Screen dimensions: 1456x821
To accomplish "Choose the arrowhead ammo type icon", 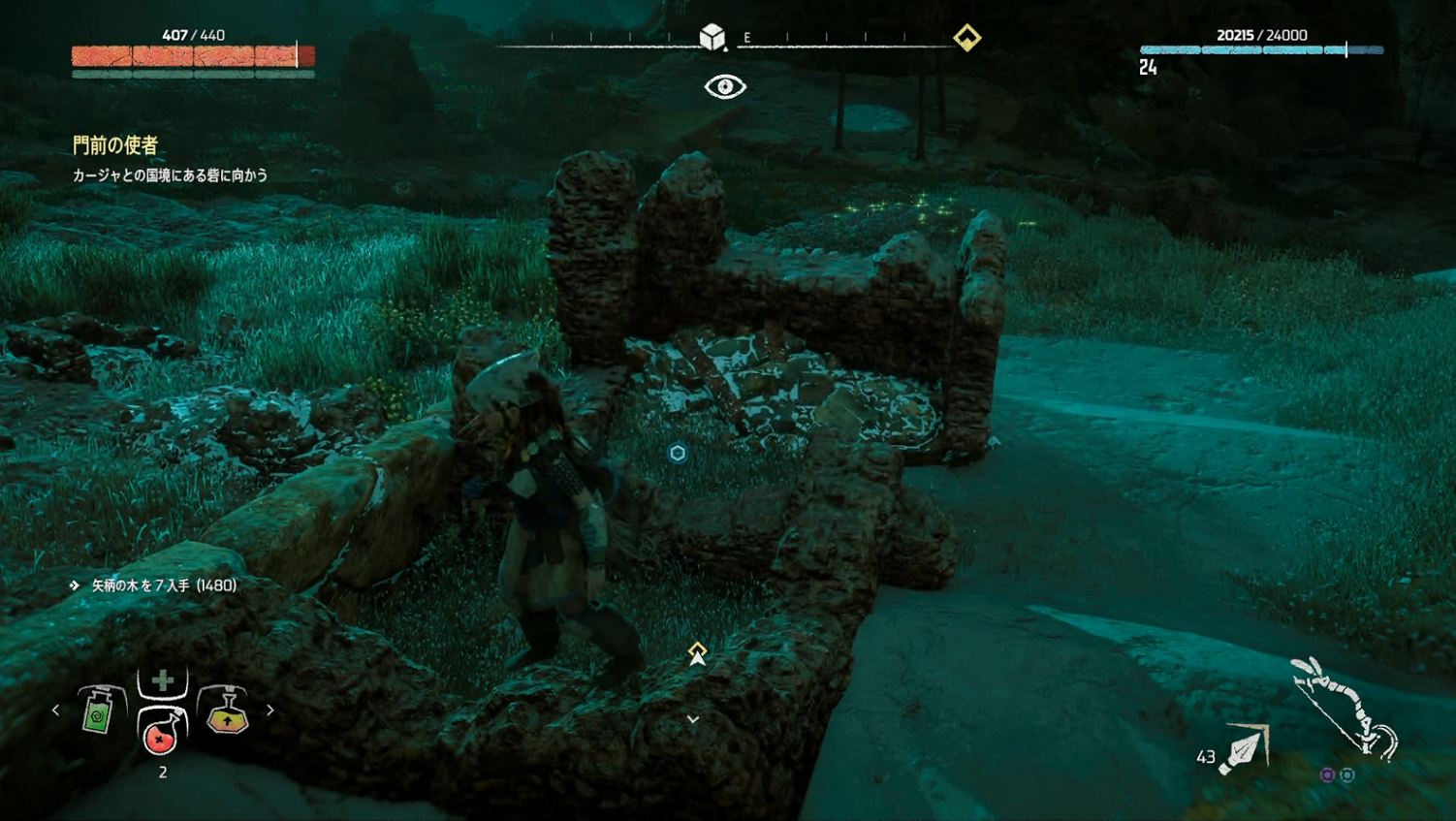I will [1243, 751].
